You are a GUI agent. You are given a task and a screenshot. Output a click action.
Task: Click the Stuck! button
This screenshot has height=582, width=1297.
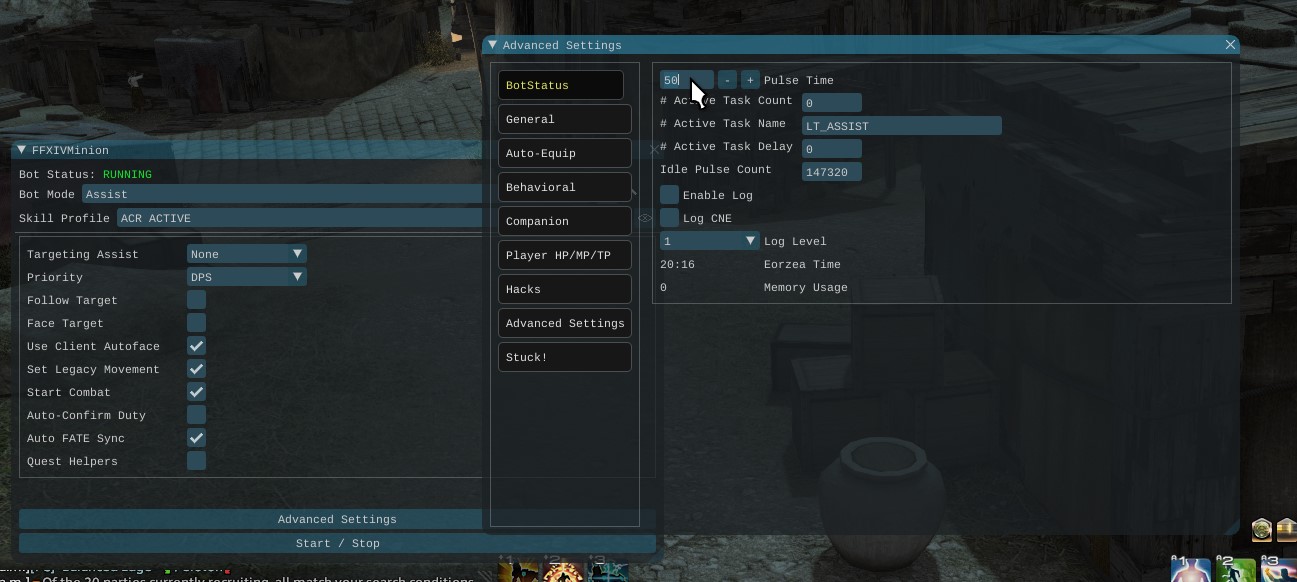(564, 357)
